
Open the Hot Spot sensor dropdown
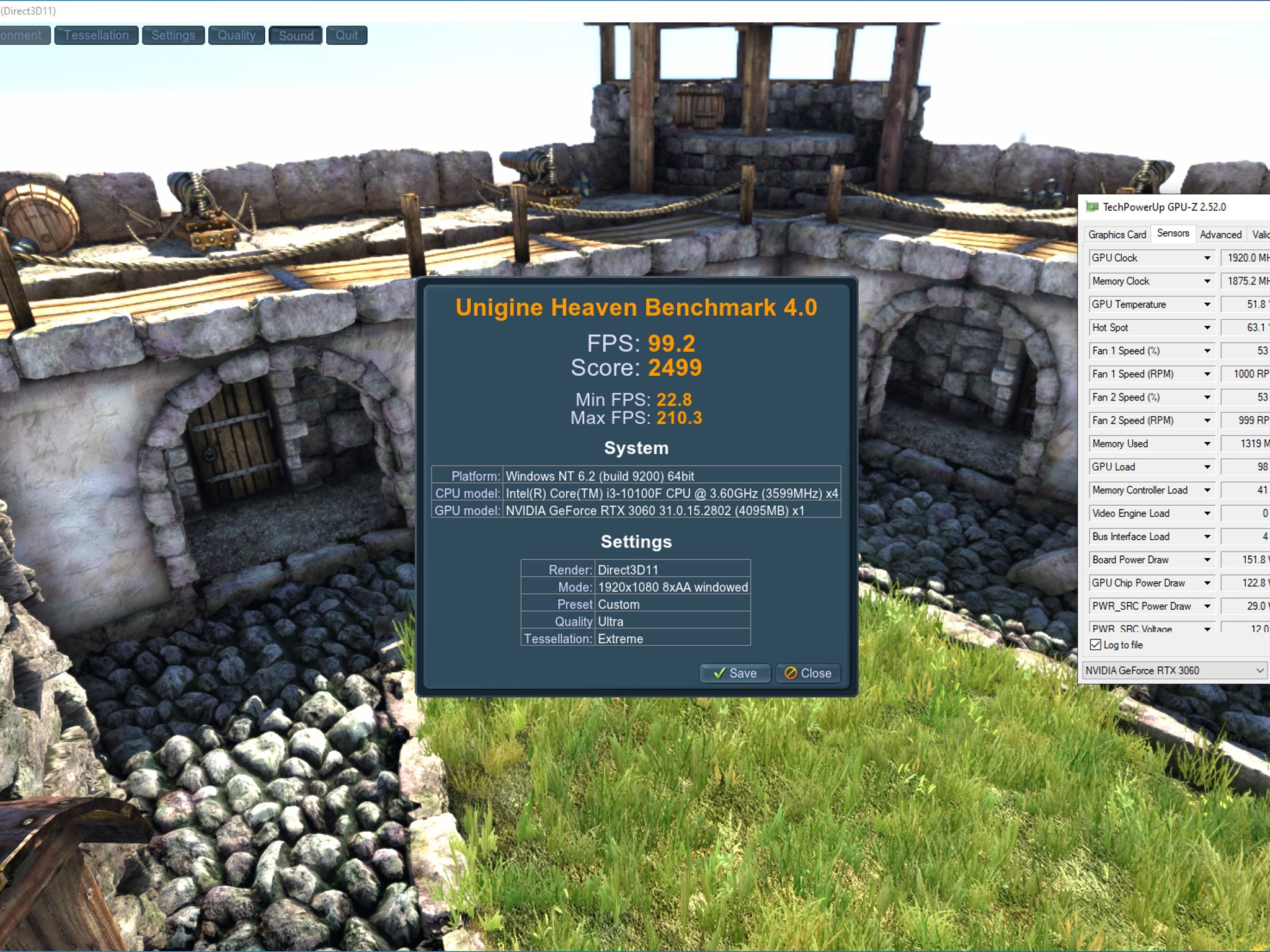(1207, 327)
